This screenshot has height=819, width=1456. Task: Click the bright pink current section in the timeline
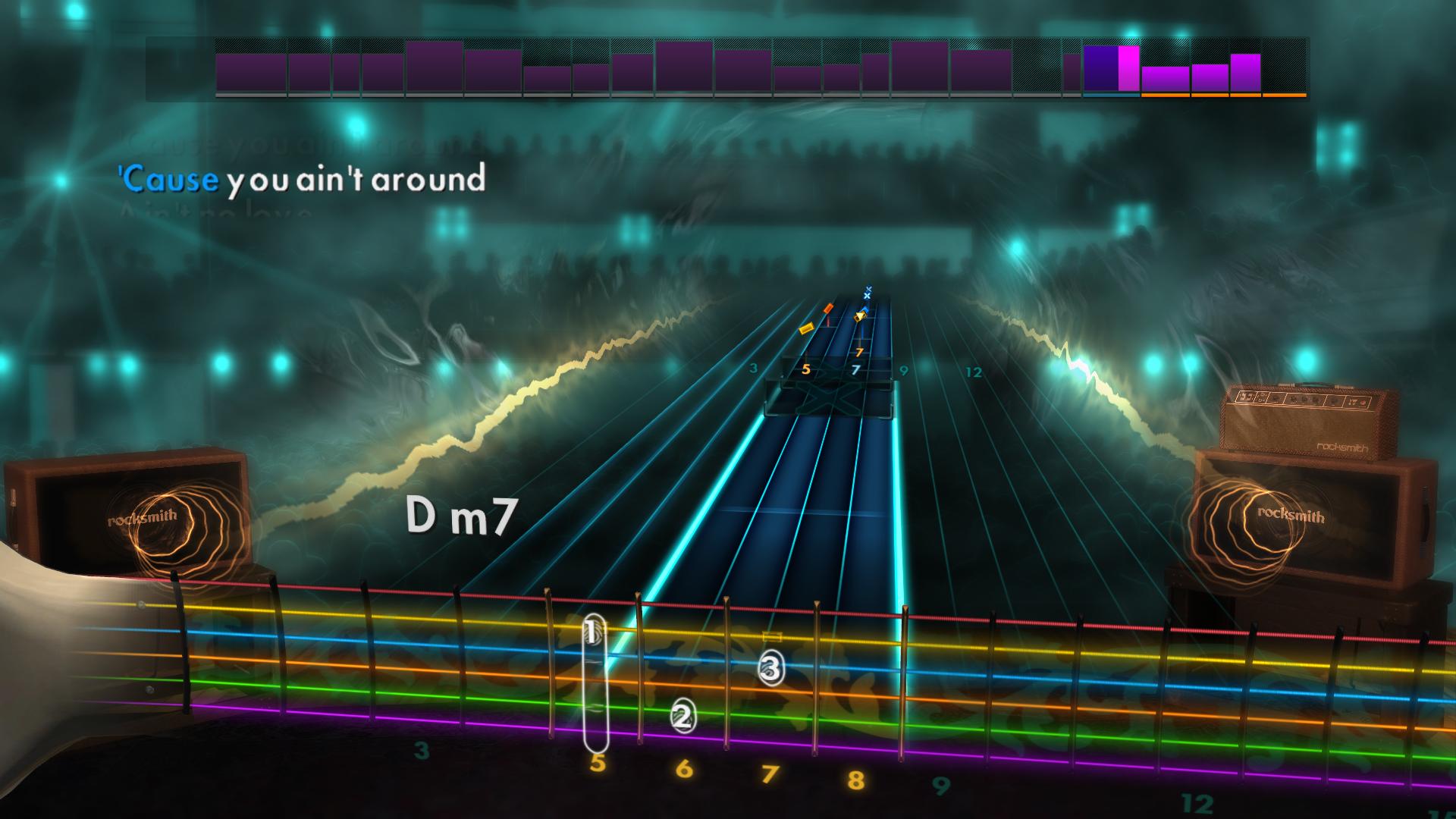(x=1128, y=68)
